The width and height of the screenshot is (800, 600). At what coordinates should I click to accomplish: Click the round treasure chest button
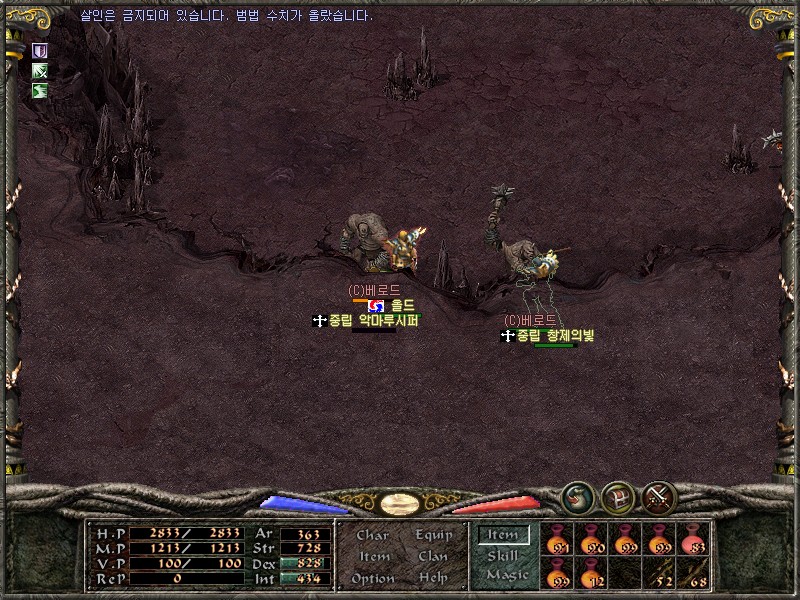tap(617, 497)
